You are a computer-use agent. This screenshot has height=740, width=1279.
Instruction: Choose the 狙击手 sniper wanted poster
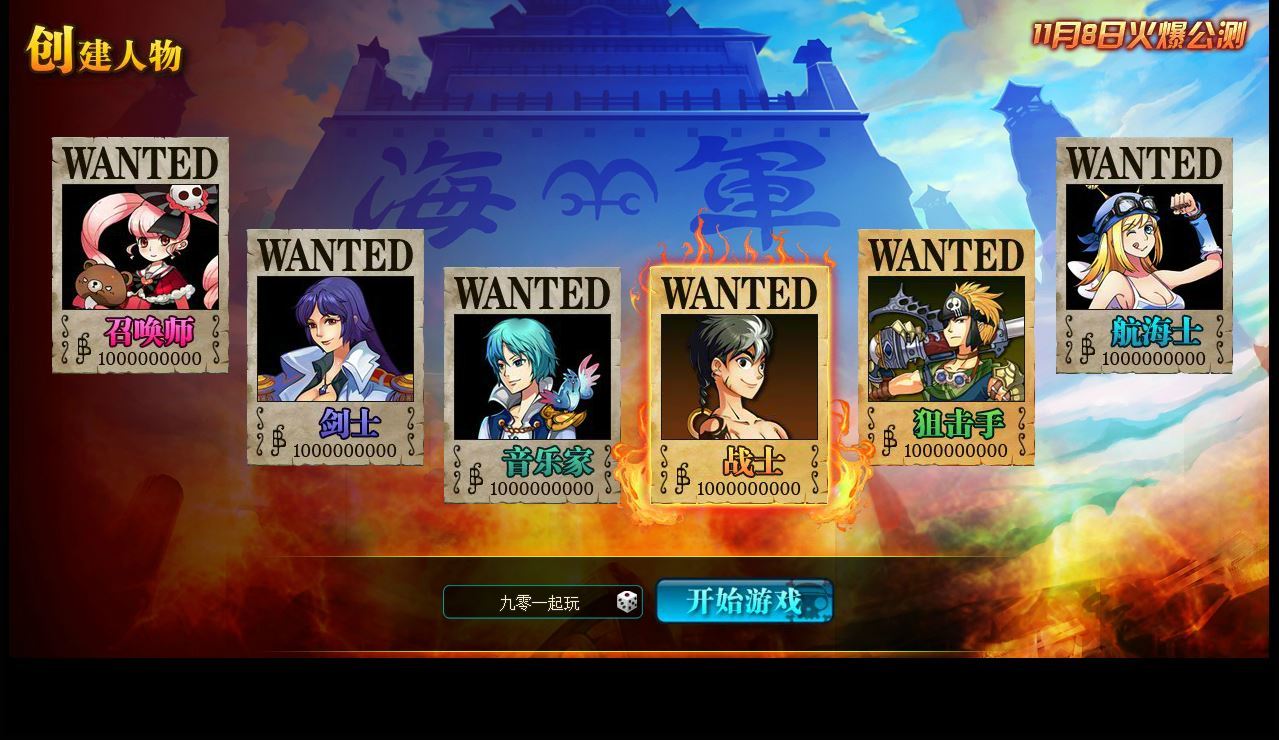(x=946, y=347)
